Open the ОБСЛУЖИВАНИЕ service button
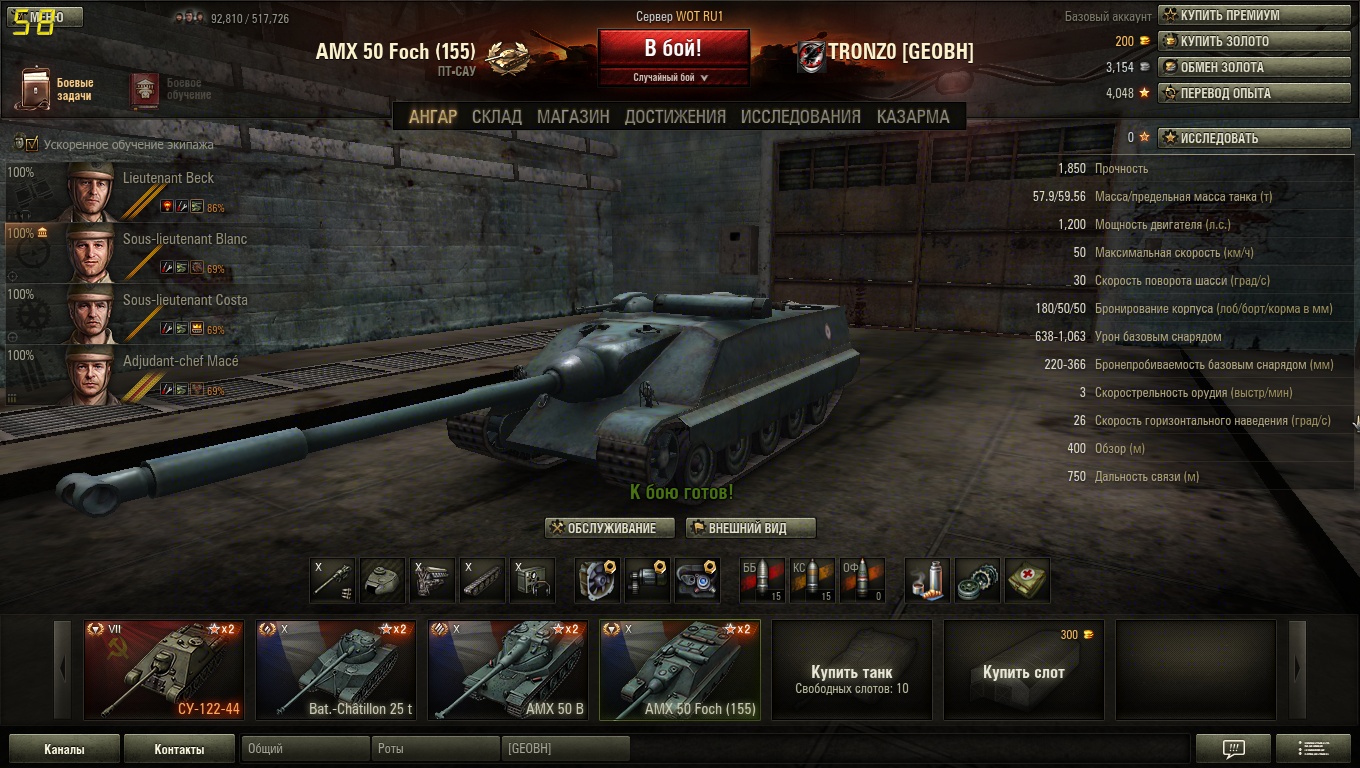The image size is (1360, 768). point(610,528)
